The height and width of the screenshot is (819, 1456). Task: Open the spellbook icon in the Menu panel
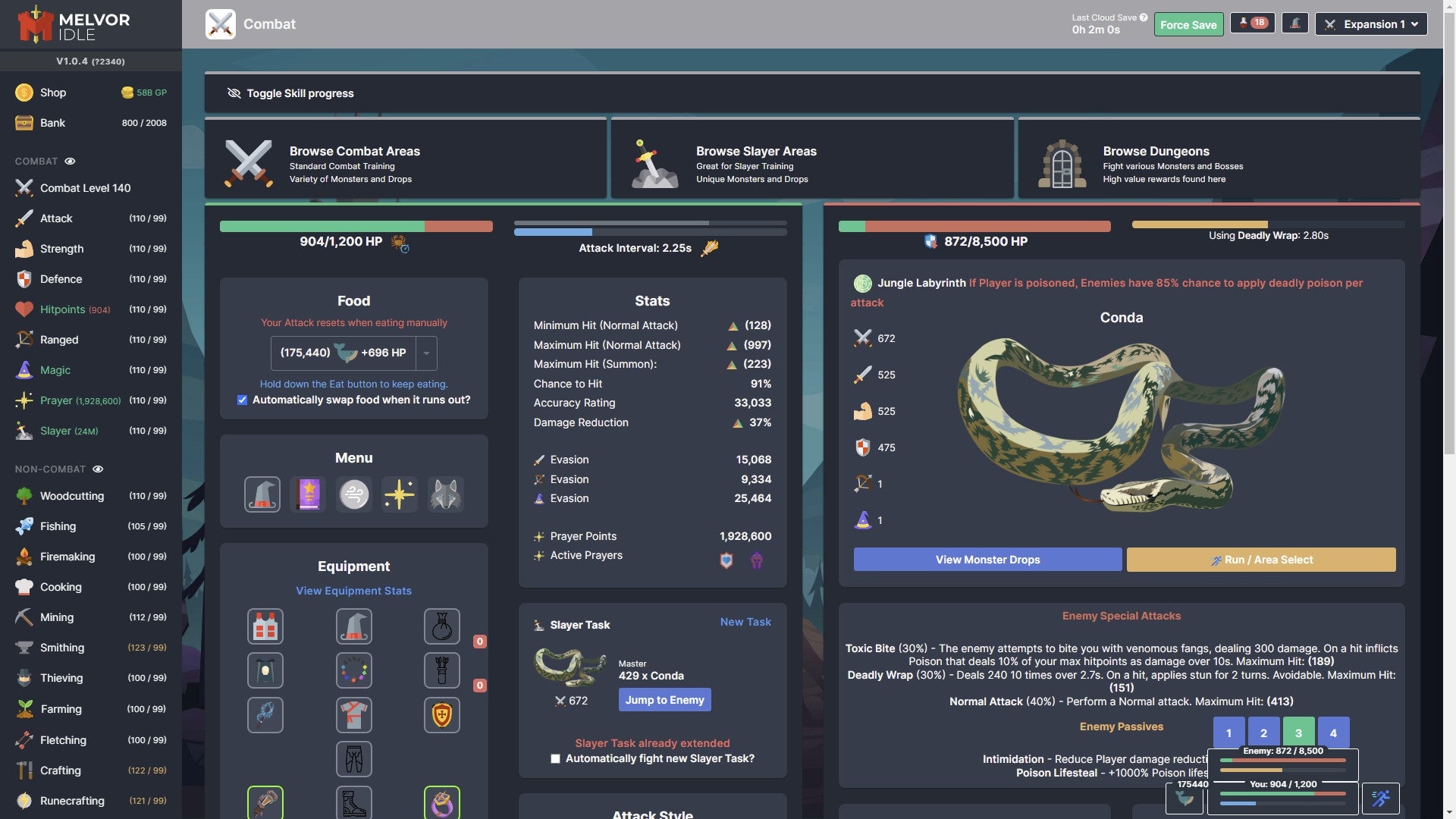[x=308, y=494]
